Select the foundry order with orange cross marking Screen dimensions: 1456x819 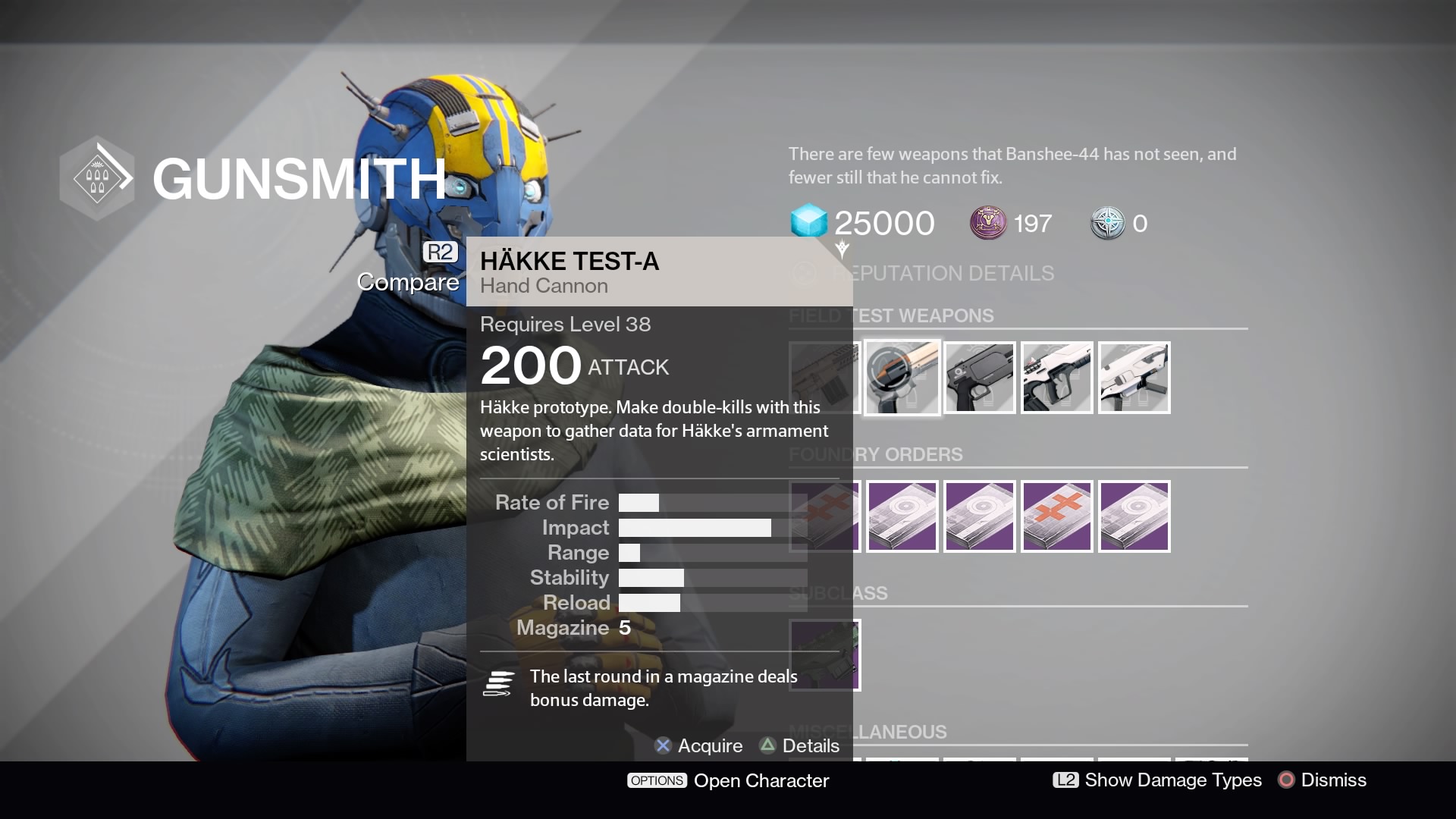tap(1056, 516)
